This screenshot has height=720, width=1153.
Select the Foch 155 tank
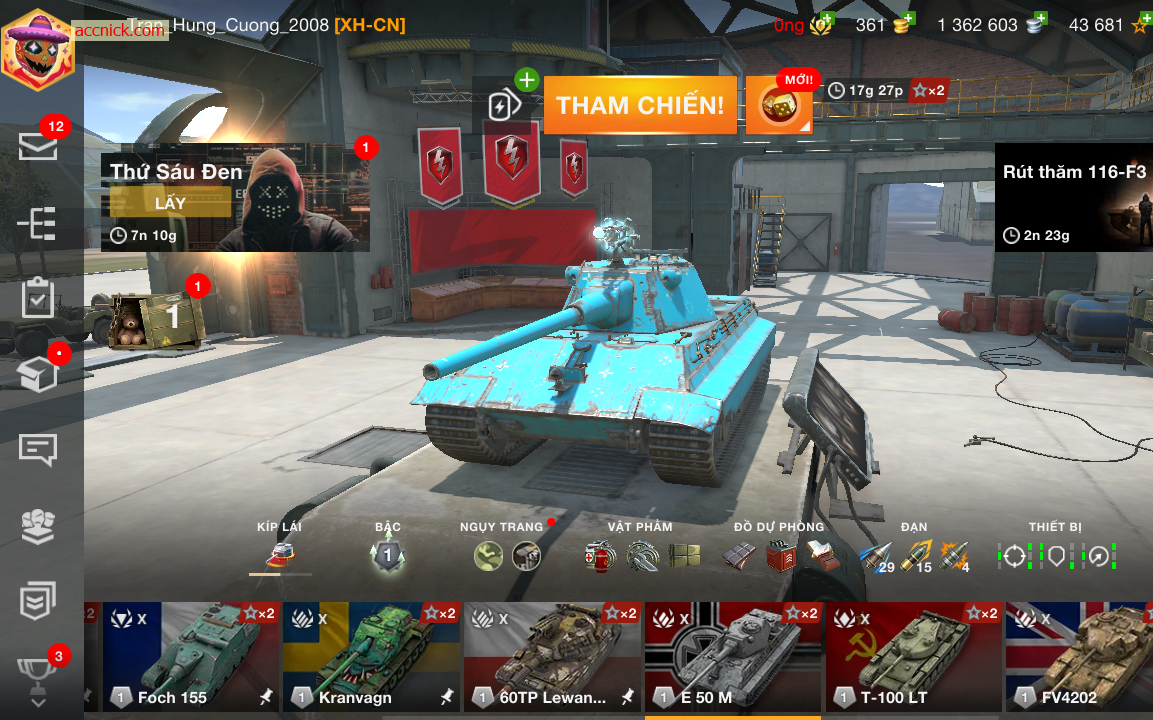point(191,656)
